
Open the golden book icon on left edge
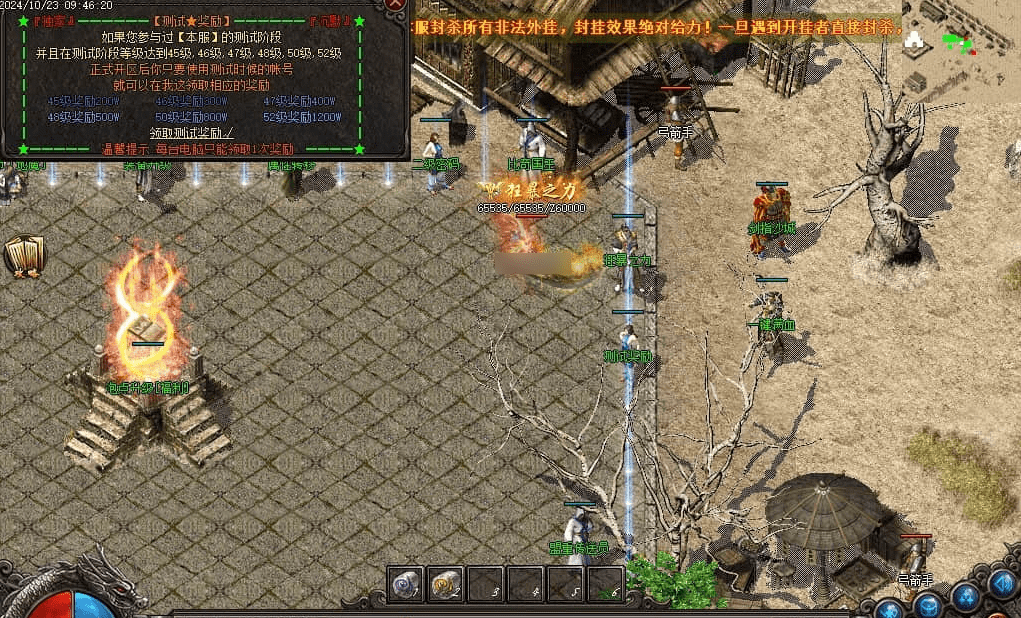pos(23,256)
